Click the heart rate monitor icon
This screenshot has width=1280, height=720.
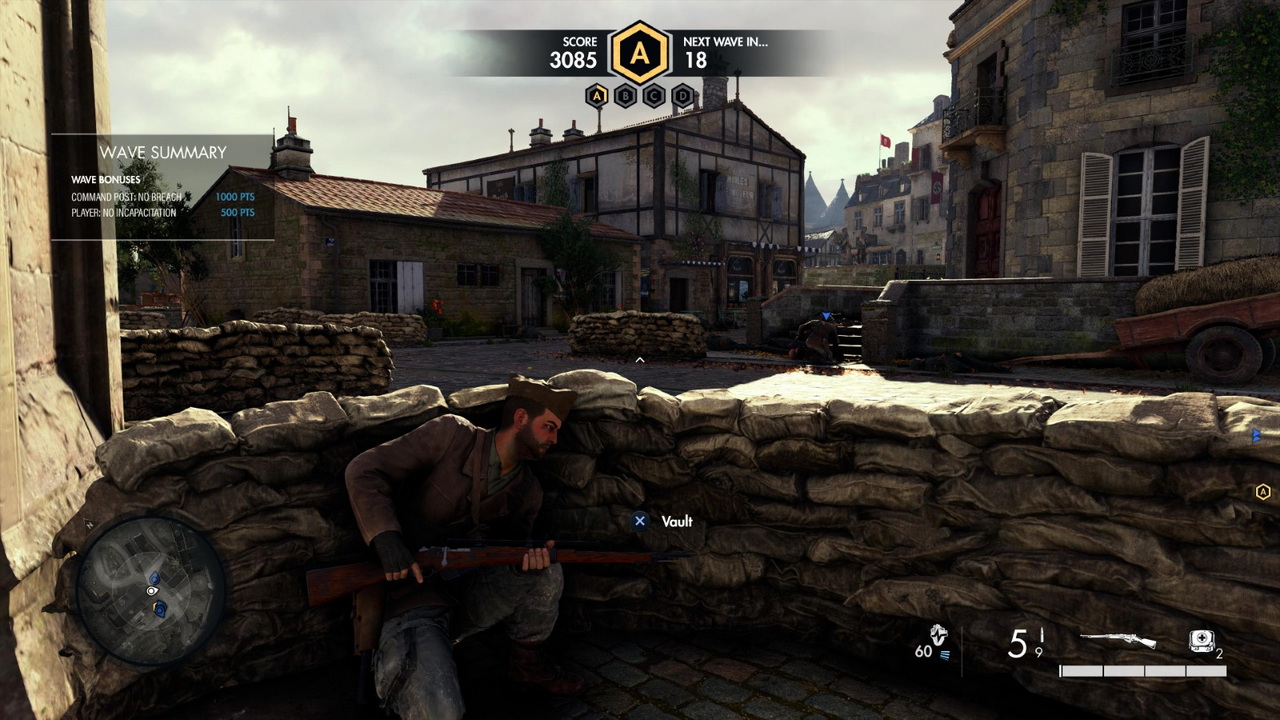(938, 636)
